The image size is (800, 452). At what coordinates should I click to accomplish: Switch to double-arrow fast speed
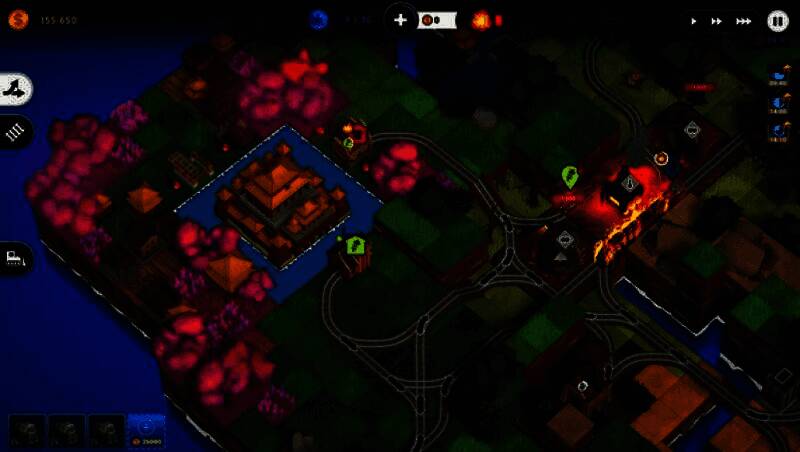718,20
